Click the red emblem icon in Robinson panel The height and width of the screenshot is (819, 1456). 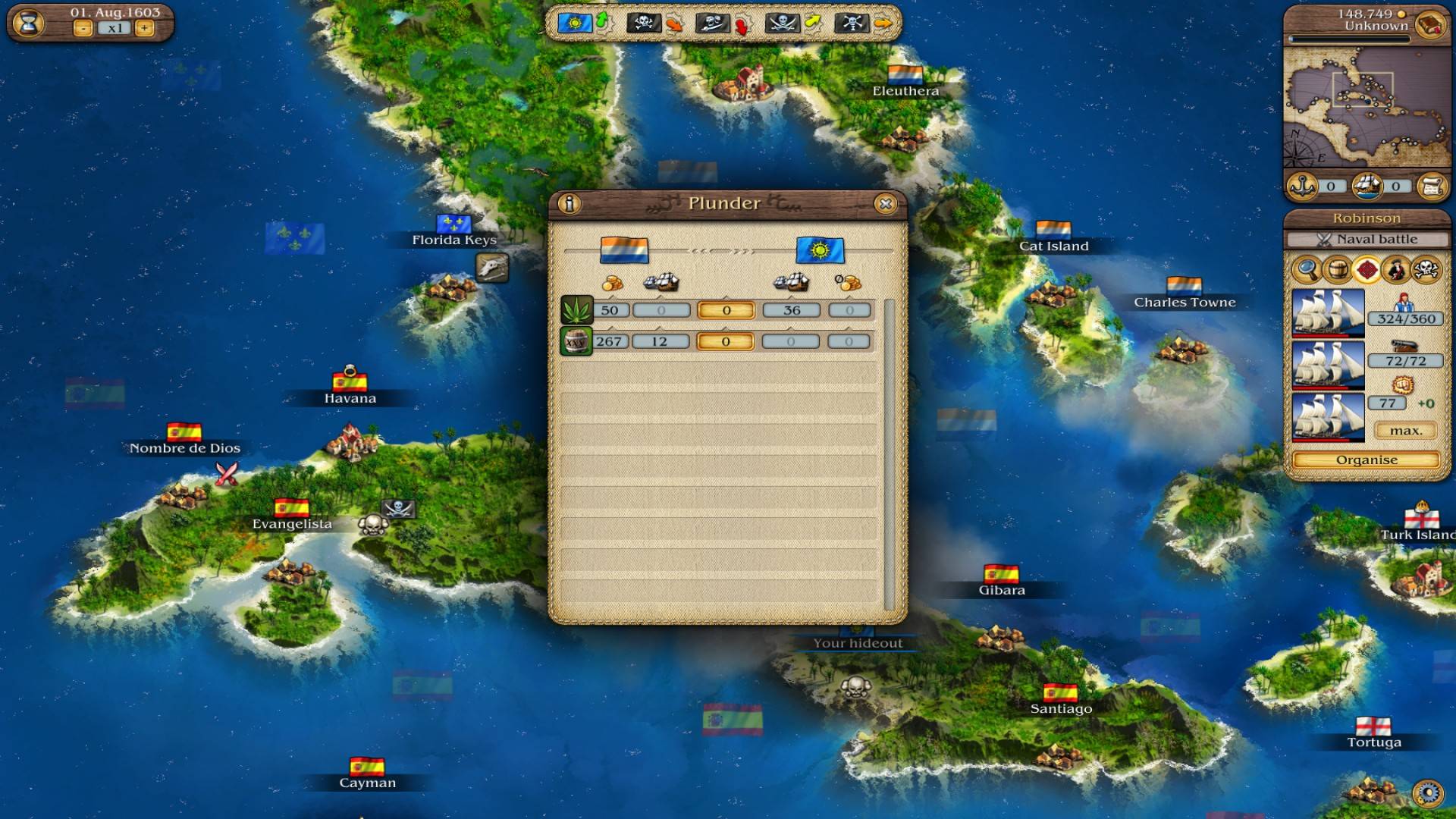click(x=1367, y=269)
